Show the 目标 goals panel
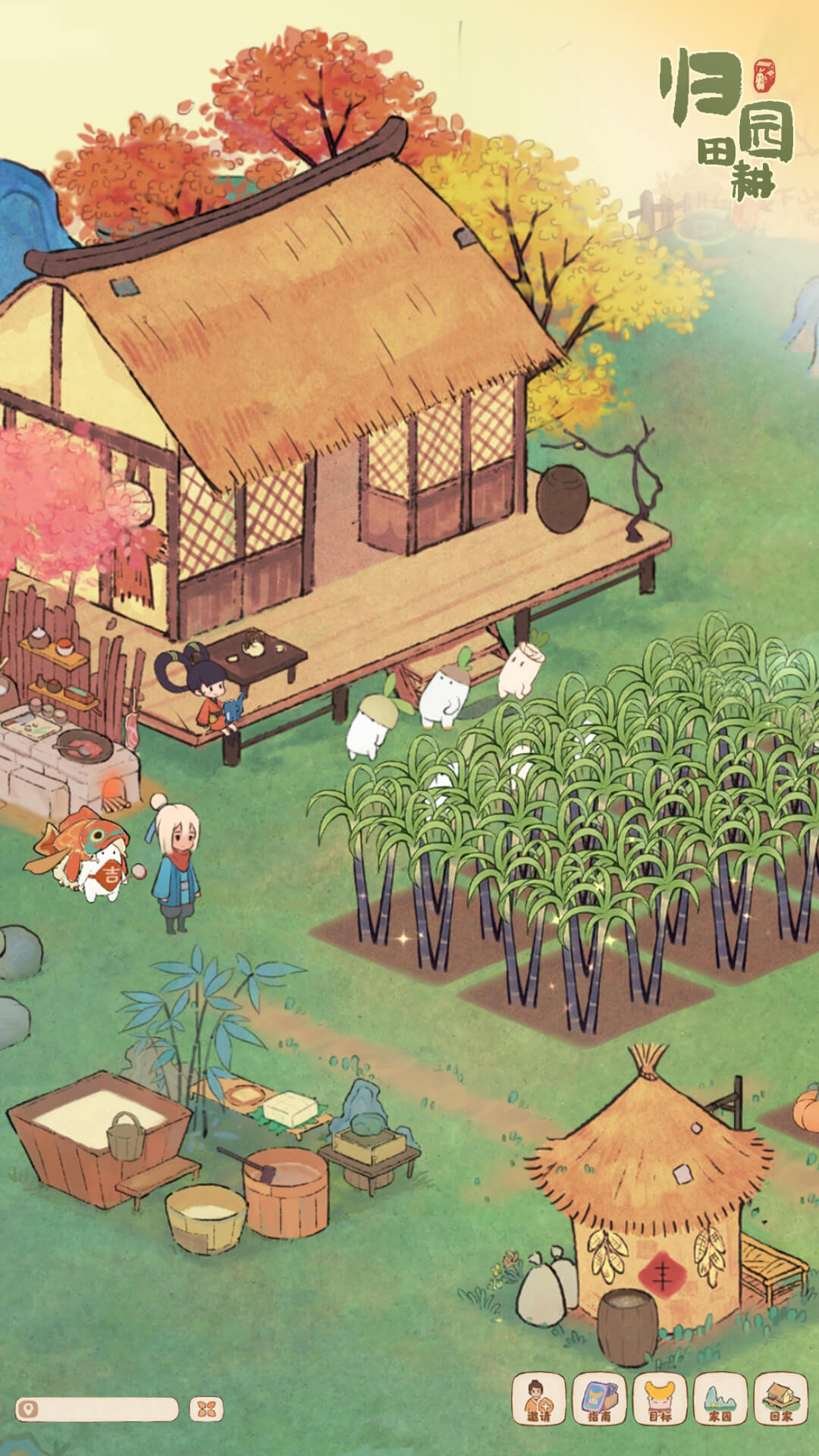Viewport: 819px width, 1456px height. [660, 1399]
